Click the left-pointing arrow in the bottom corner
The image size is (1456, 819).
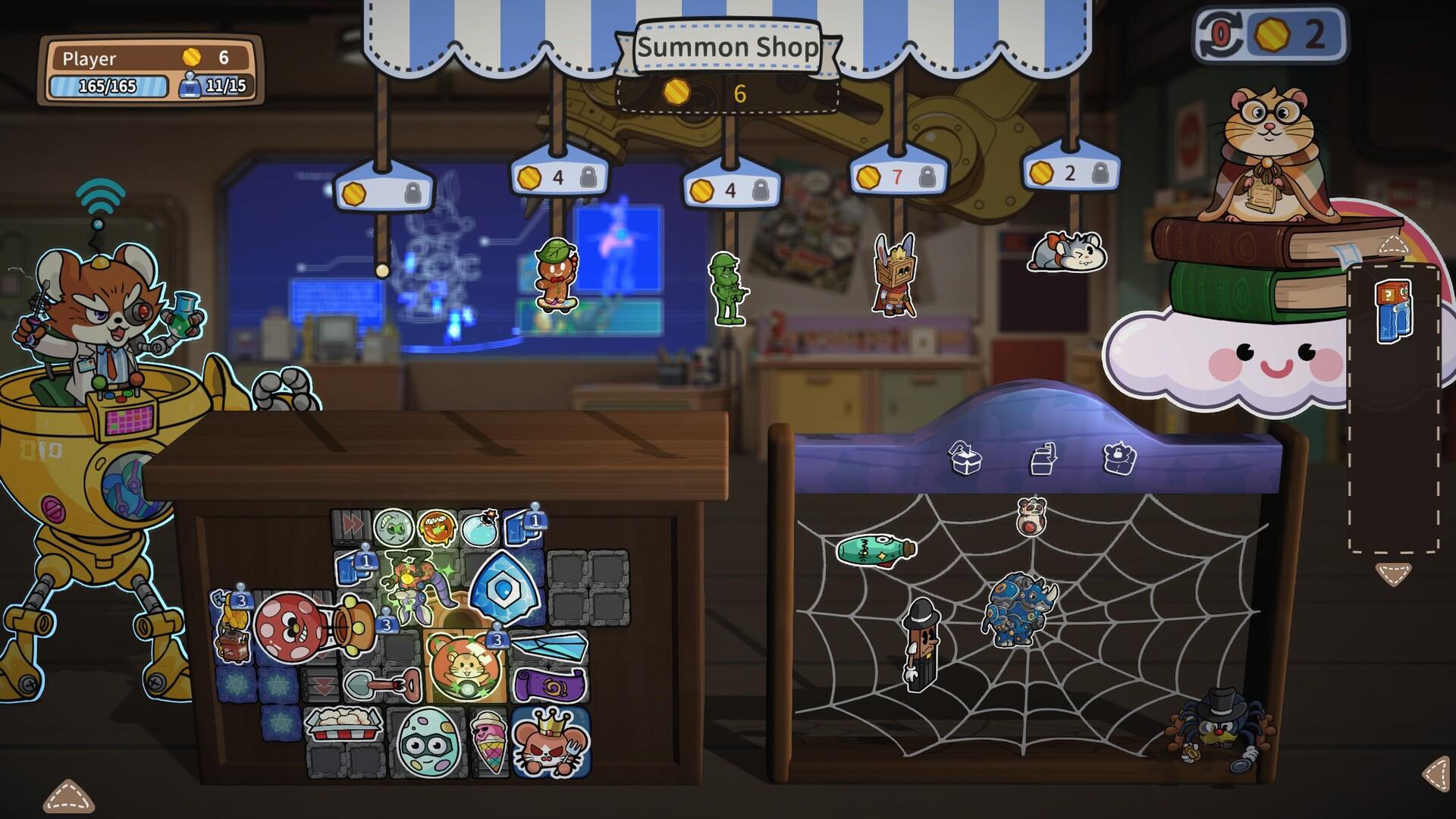1436,774
